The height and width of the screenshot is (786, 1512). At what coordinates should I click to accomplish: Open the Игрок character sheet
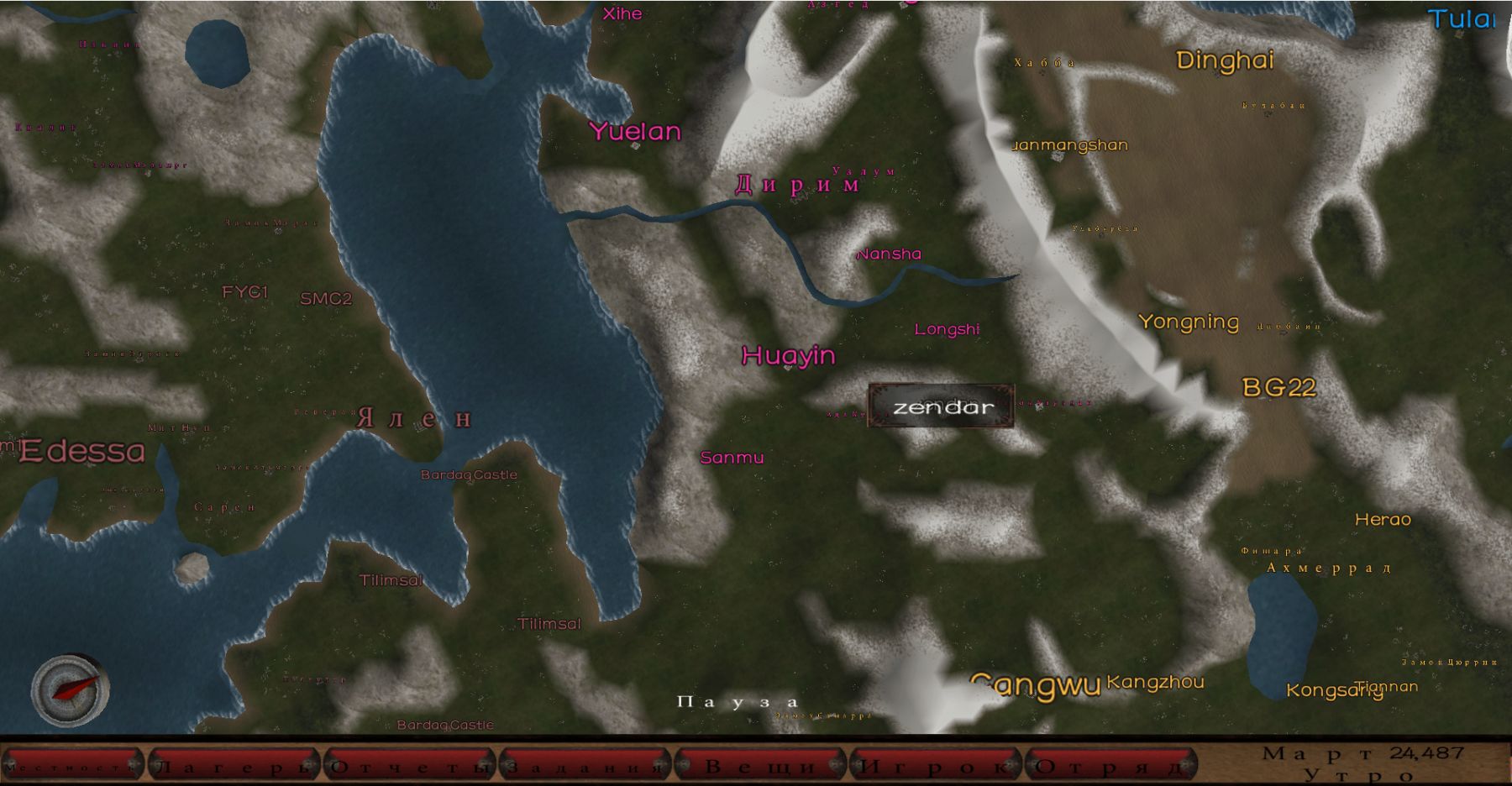point(936,765)
